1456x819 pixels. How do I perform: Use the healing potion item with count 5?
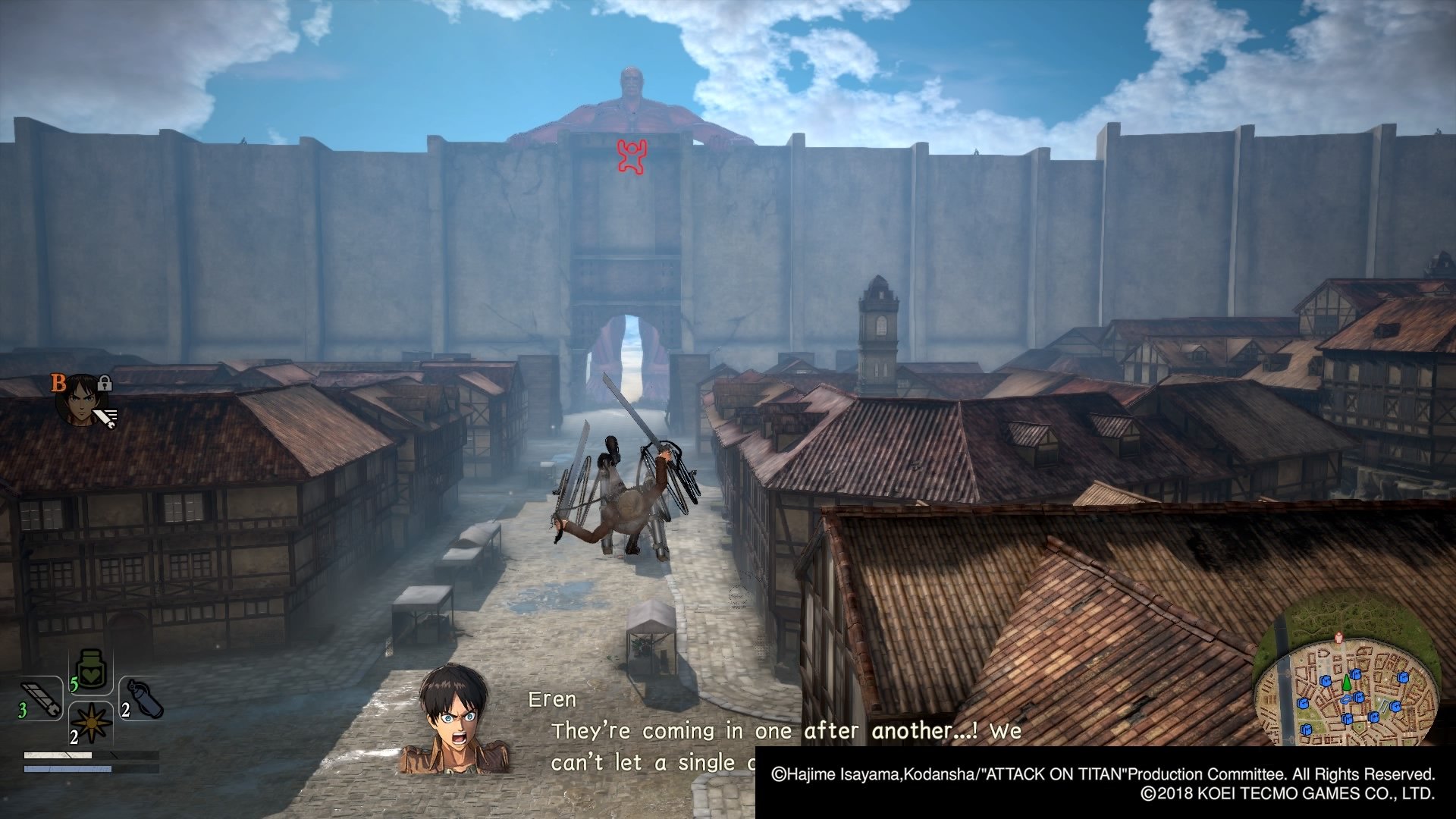pos(91,673)
